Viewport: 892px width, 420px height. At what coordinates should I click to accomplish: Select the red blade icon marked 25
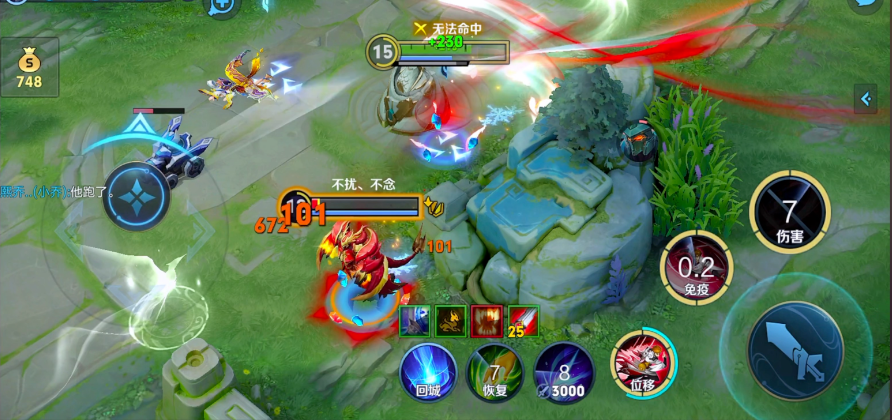(522, 320)
